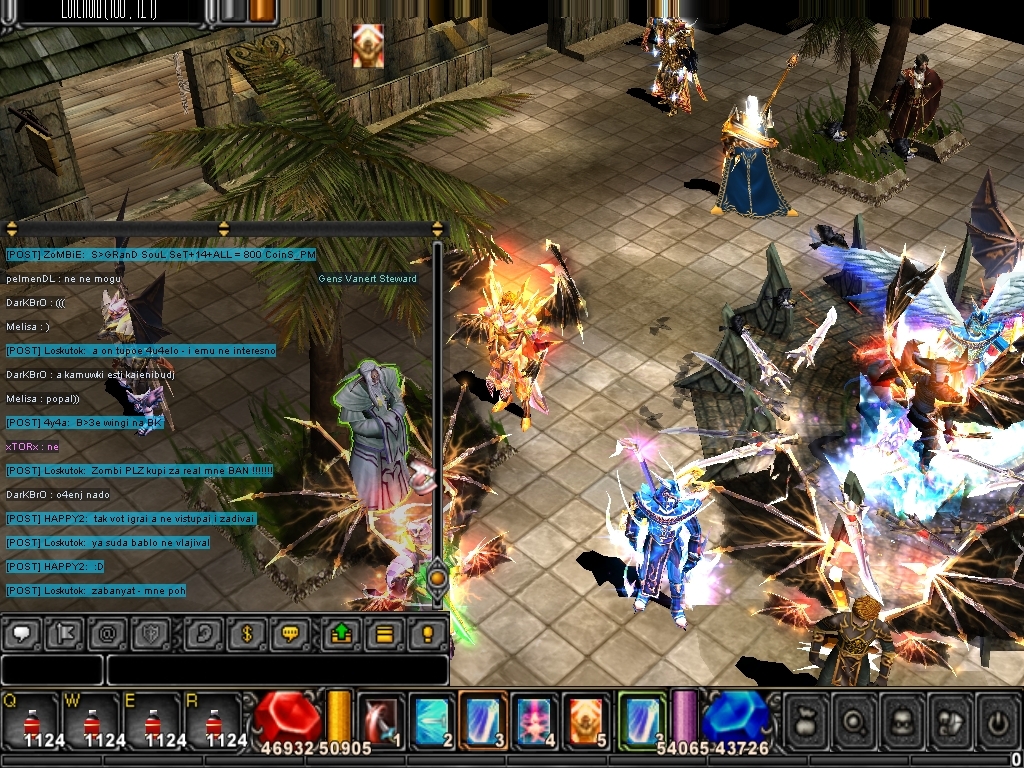Click the wide chat message input field
Screen dimensions: 1024x768
[277, 669]
